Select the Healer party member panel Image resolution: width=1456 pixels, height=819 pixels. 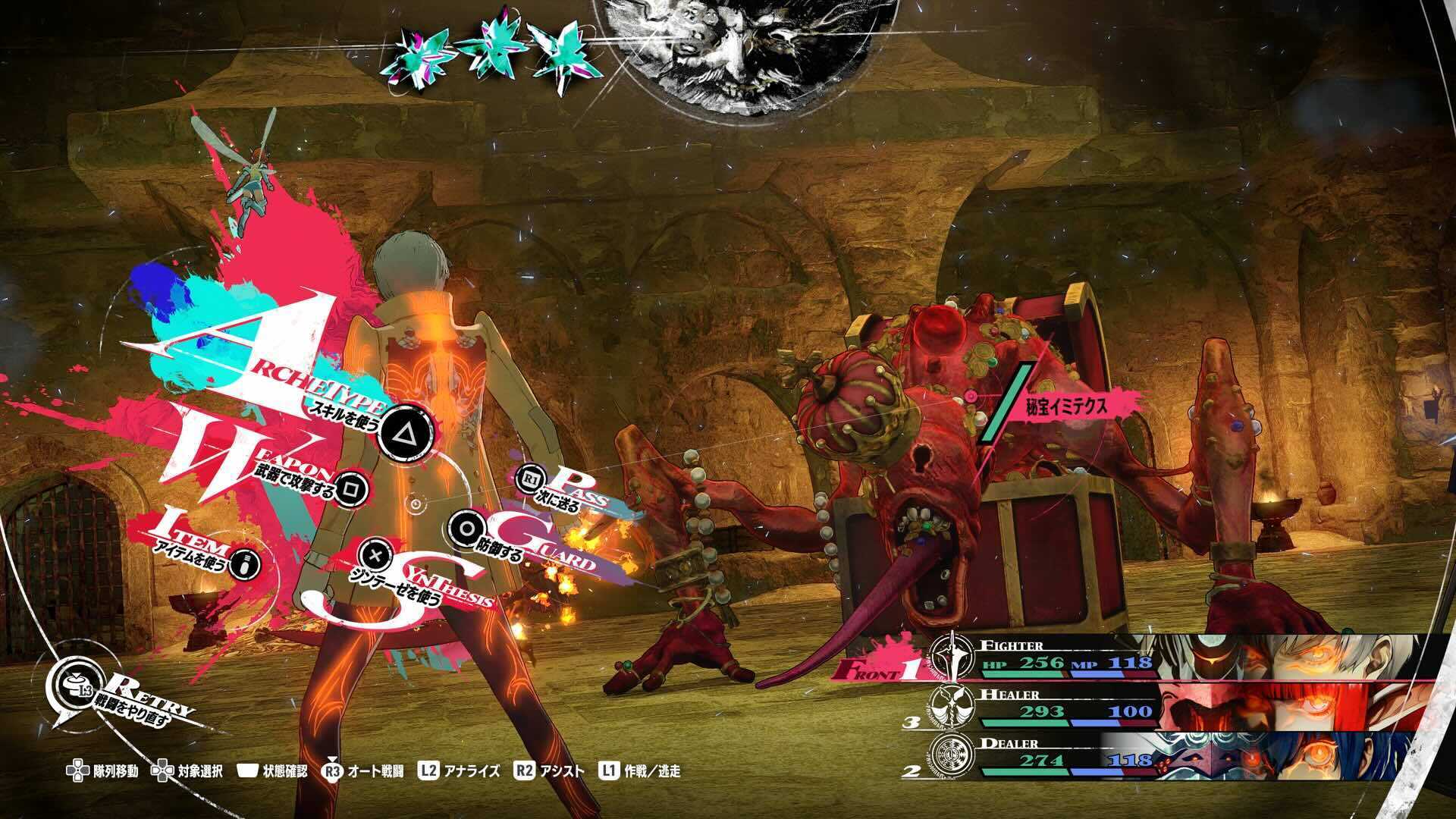(x=1183, y=706)
